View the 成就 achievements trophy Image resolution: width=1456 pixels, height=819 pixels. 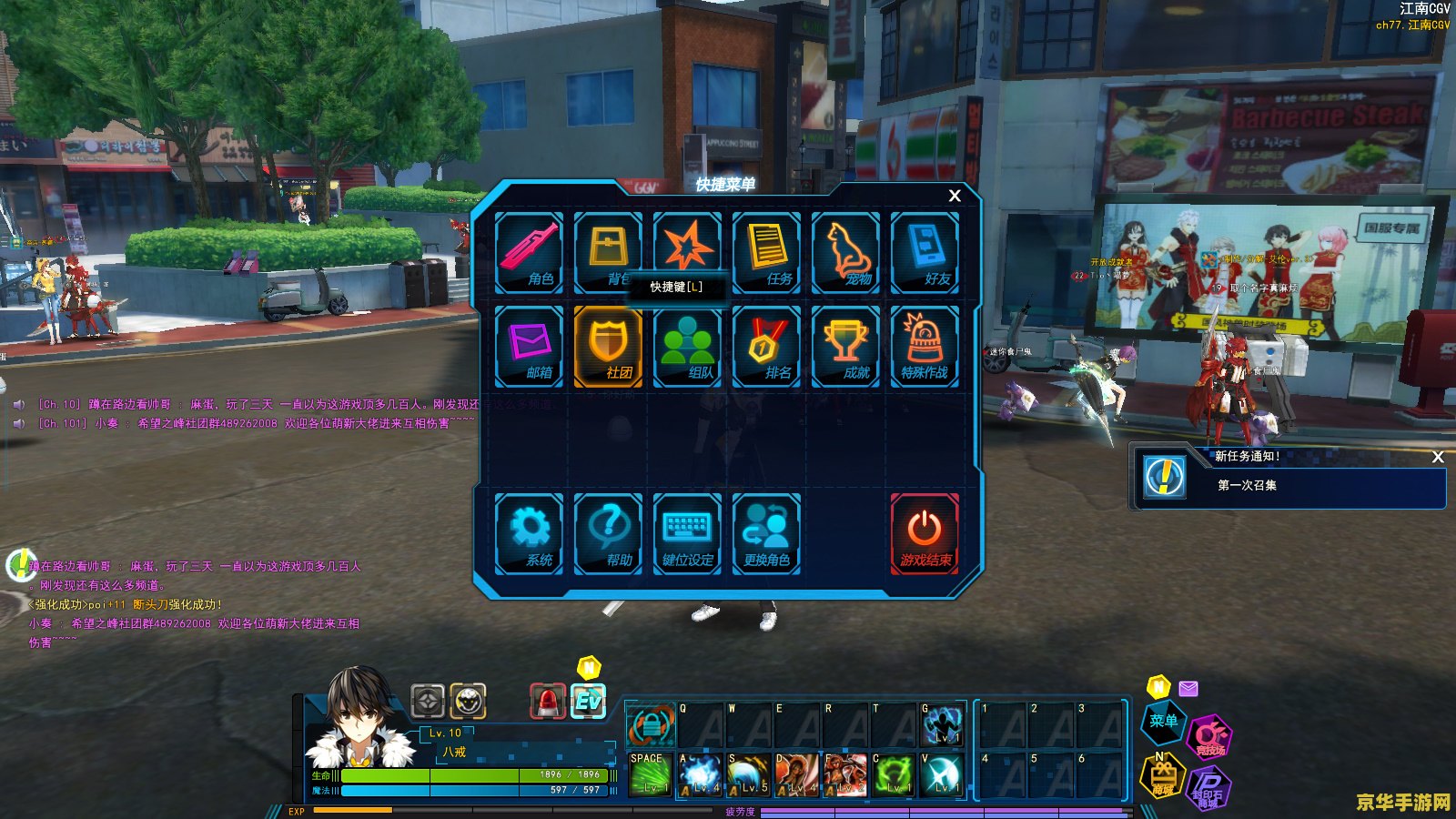click(x=846, y=347)
